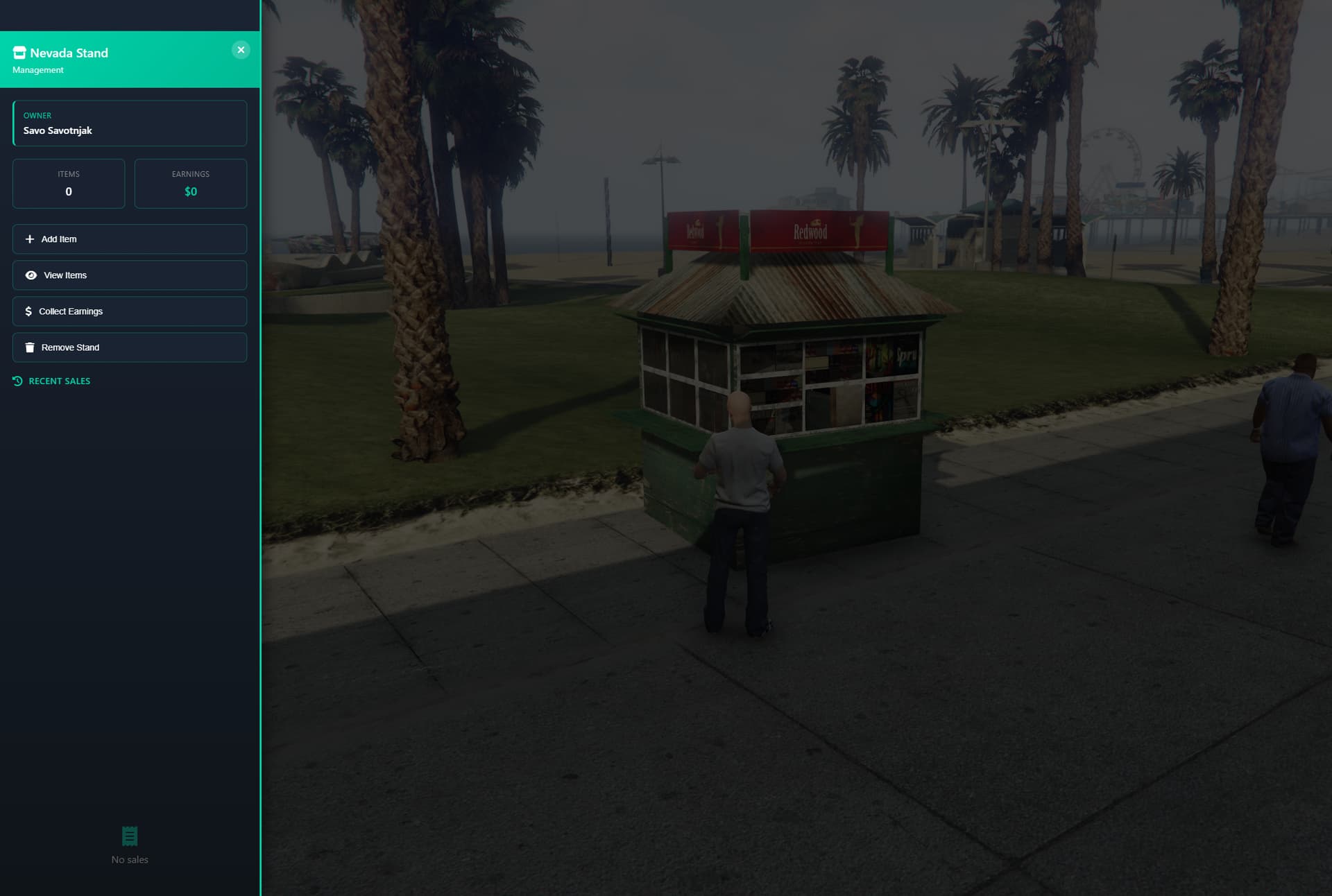Select the OWNER field showing Savo Savotnjak
The height and width of the screenshot is (896, 1332).
[129, 123]
